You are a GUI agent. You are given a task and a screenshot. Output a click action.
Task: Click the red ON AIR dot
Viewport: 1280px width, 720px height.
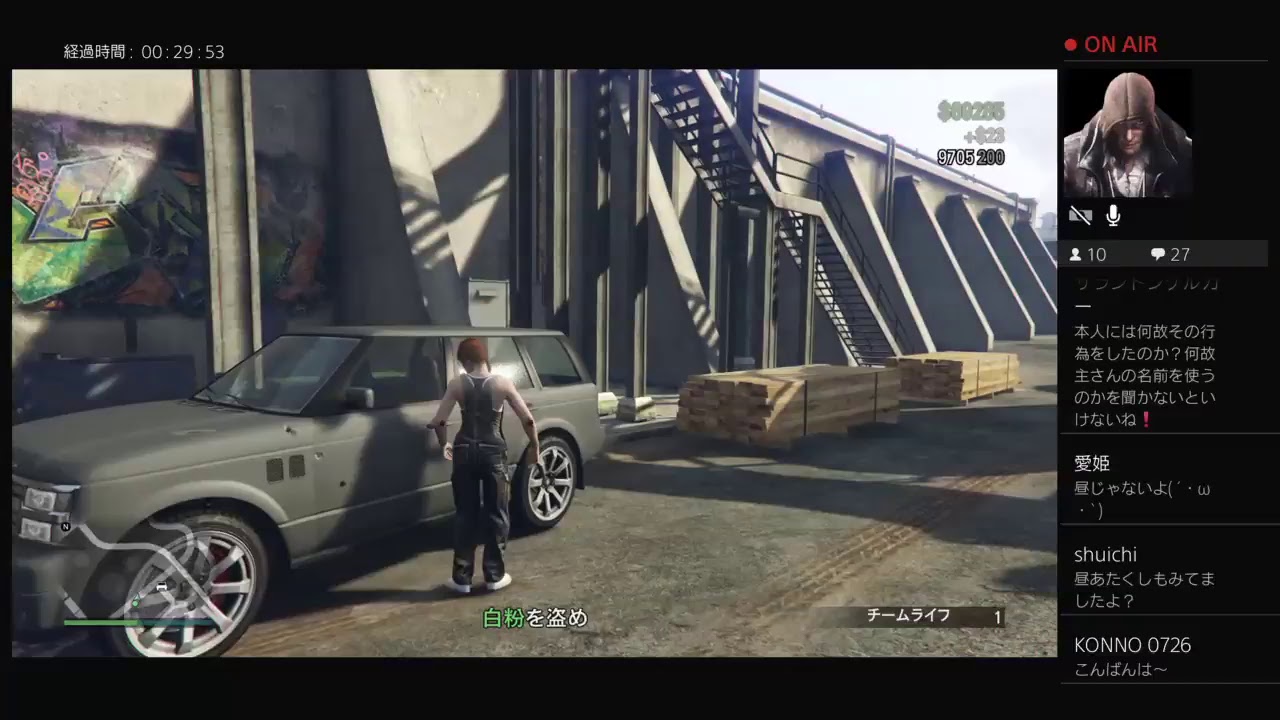[x=1069, y=44]
